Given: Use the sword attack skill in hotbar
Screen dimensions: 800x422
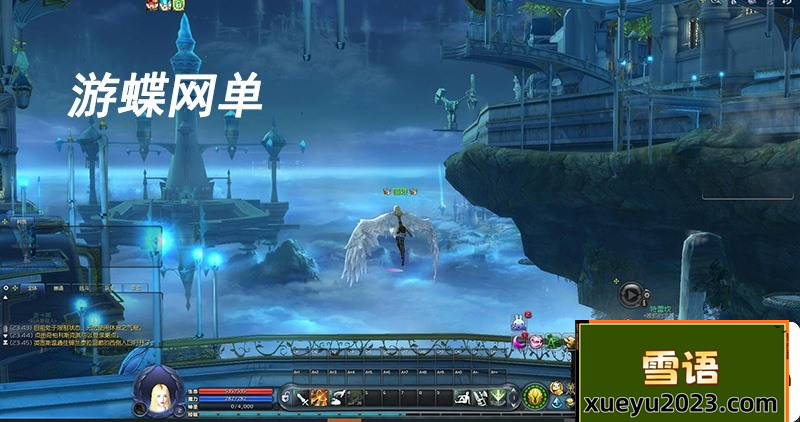Looking at the screenshot, I should [302, 397].
